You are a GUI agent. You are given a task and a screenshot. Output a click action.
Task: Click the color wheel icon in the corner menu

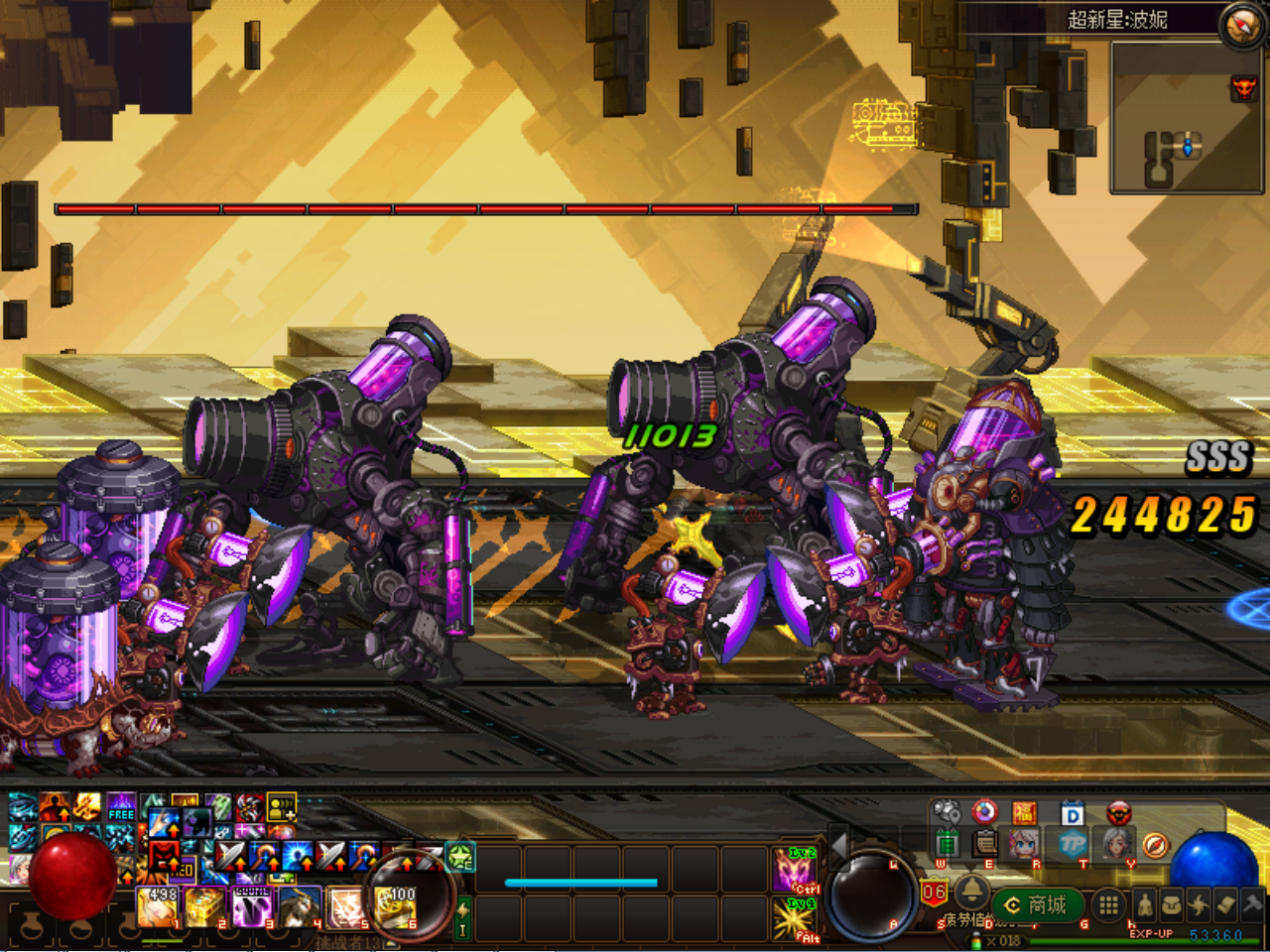(x=984, y=813)
